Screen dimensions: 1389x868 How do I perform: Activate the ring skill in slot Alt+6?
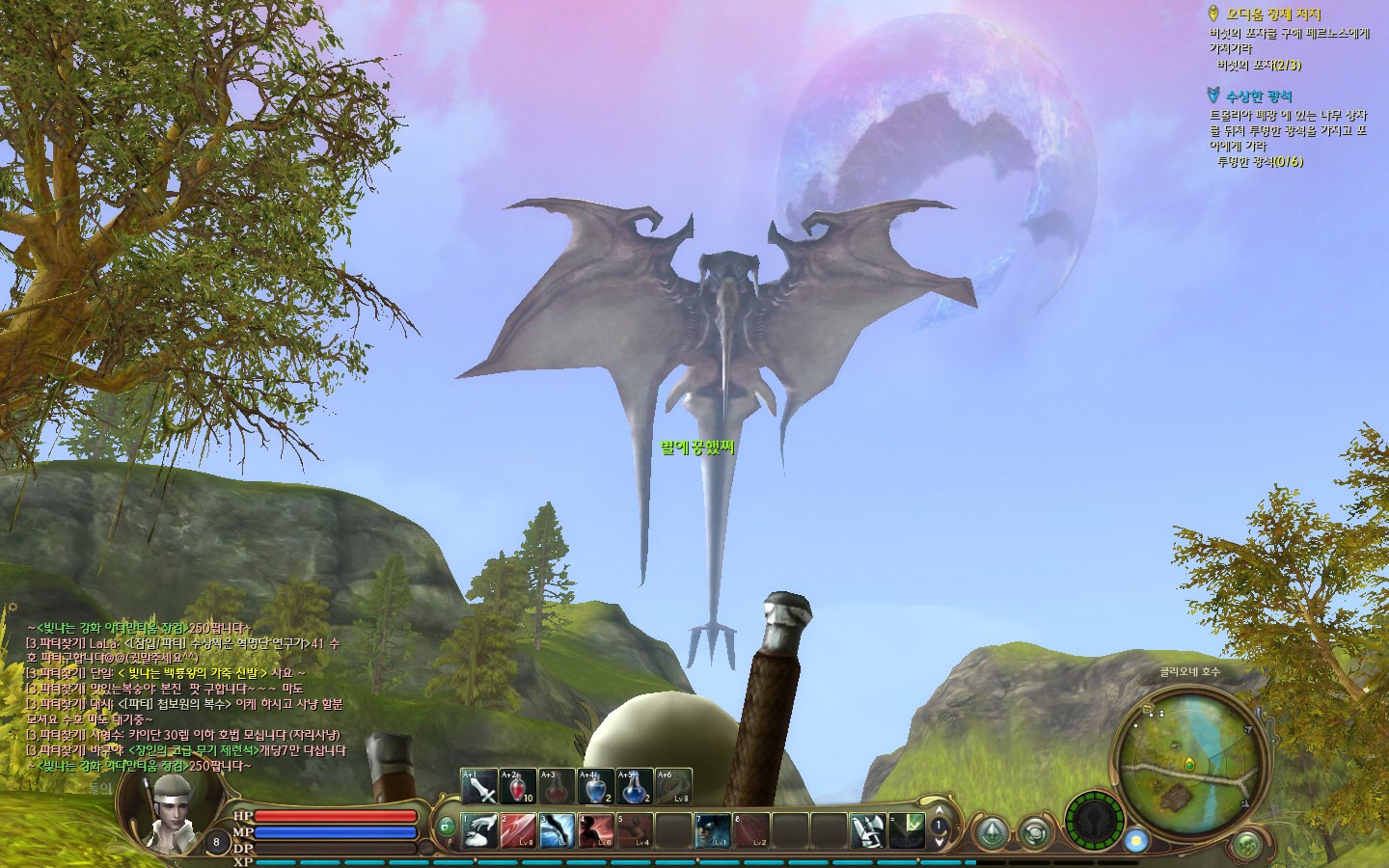(673, 787)
